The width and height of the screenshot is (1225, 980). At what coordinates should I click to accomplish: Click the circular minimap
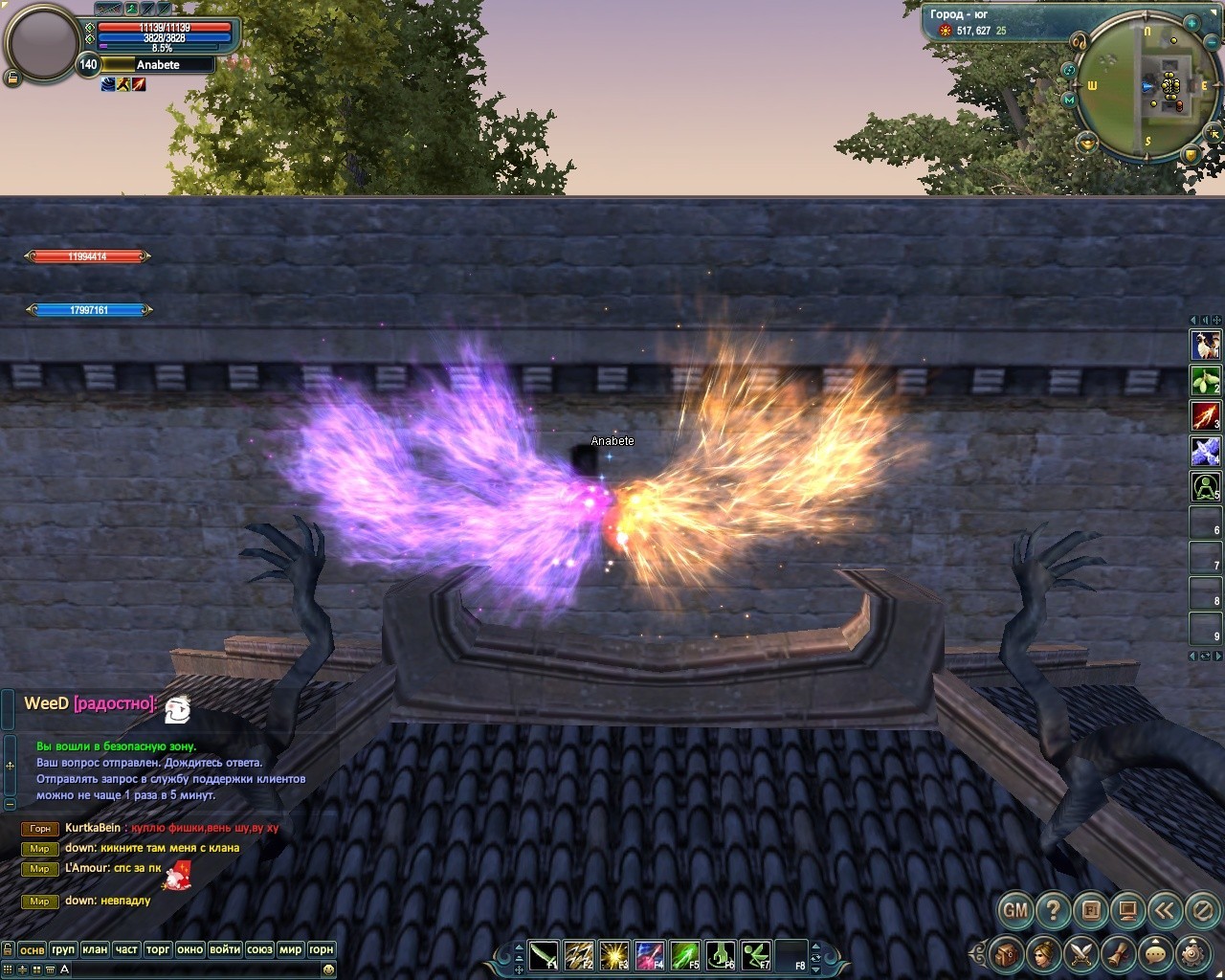point(1147,88)
